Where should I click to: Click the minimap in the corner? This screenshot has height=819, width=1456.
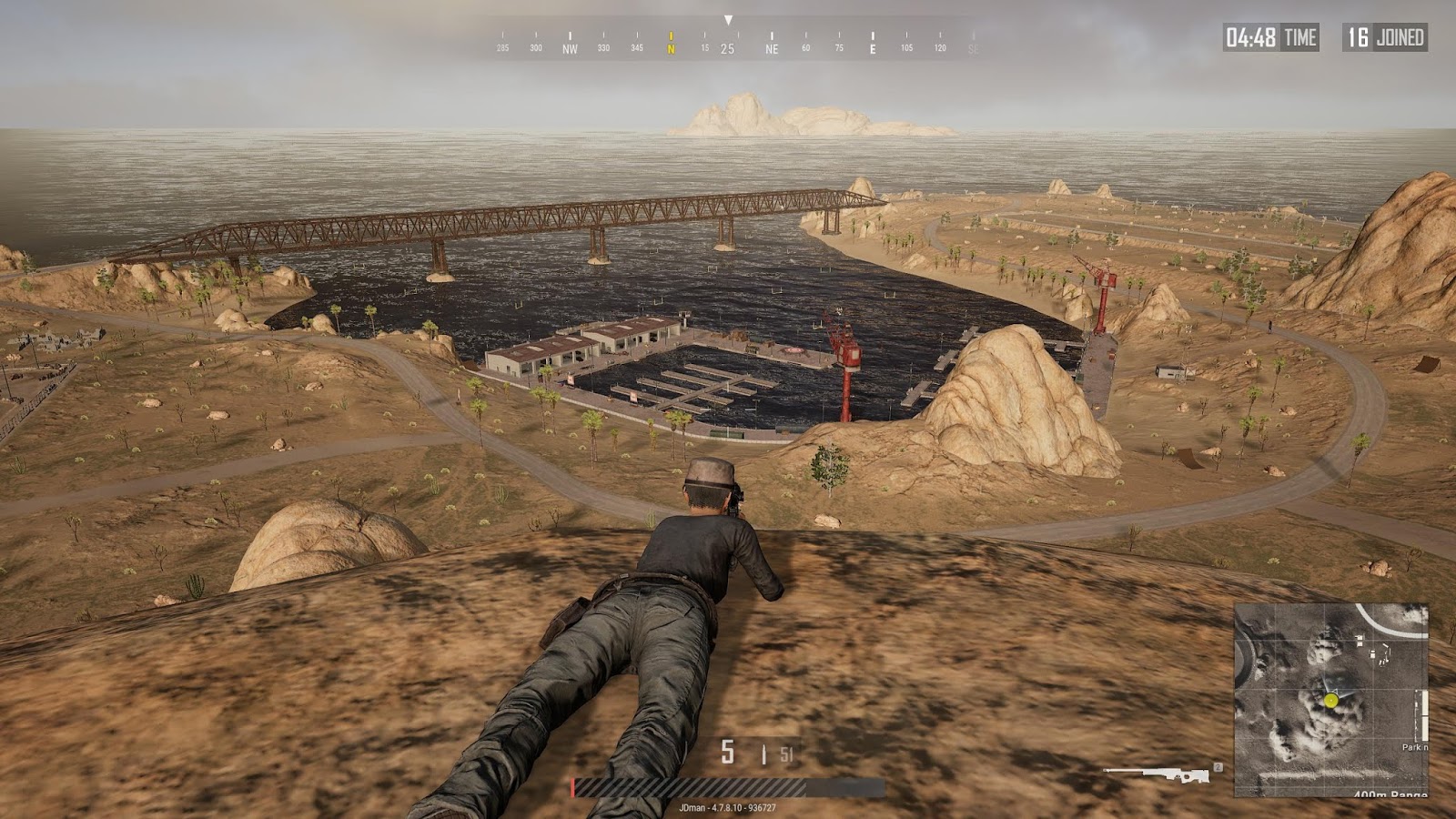(x=1330, y=699)
